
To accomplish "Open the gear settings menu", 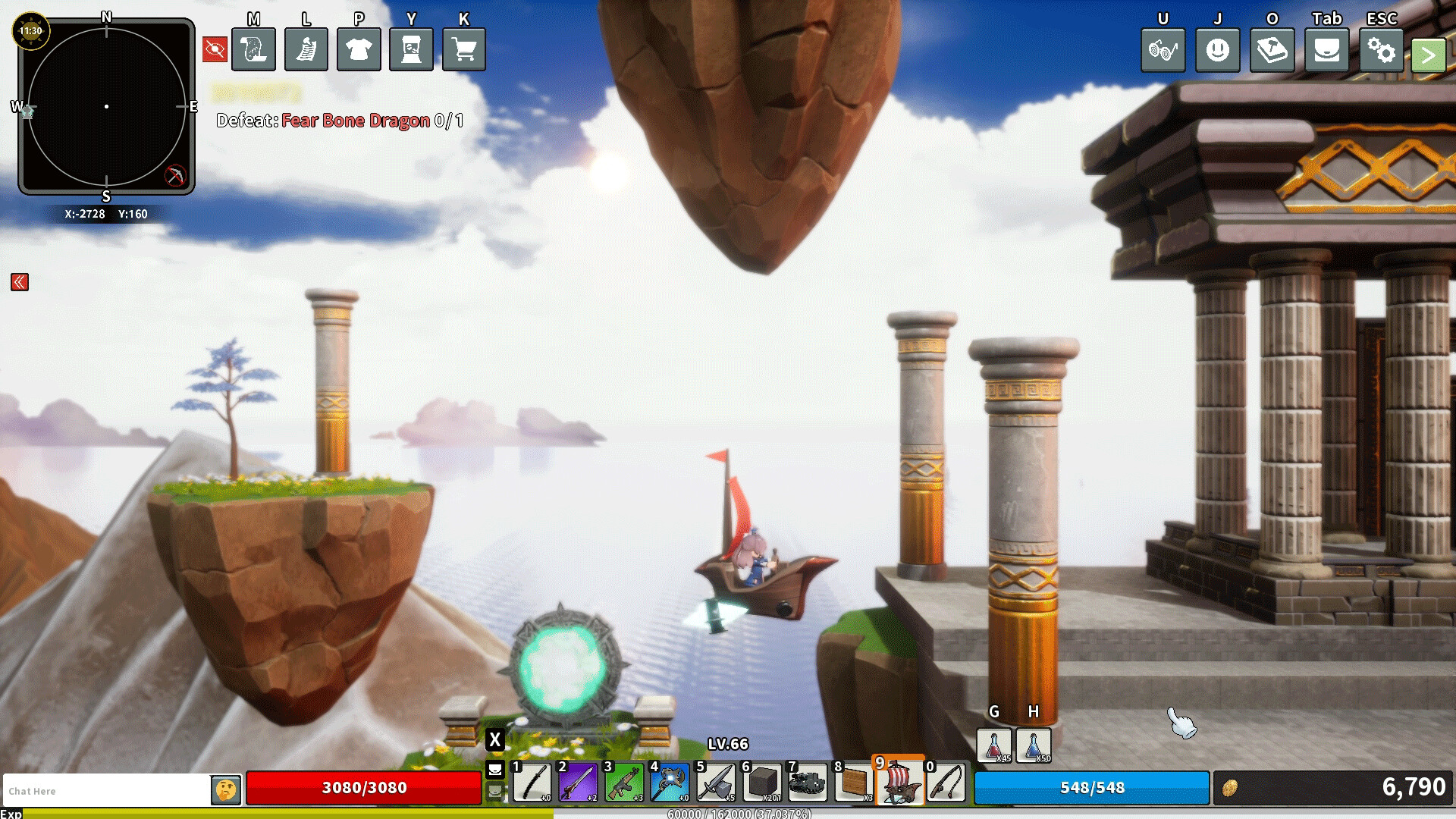I will coord(1381,51).
